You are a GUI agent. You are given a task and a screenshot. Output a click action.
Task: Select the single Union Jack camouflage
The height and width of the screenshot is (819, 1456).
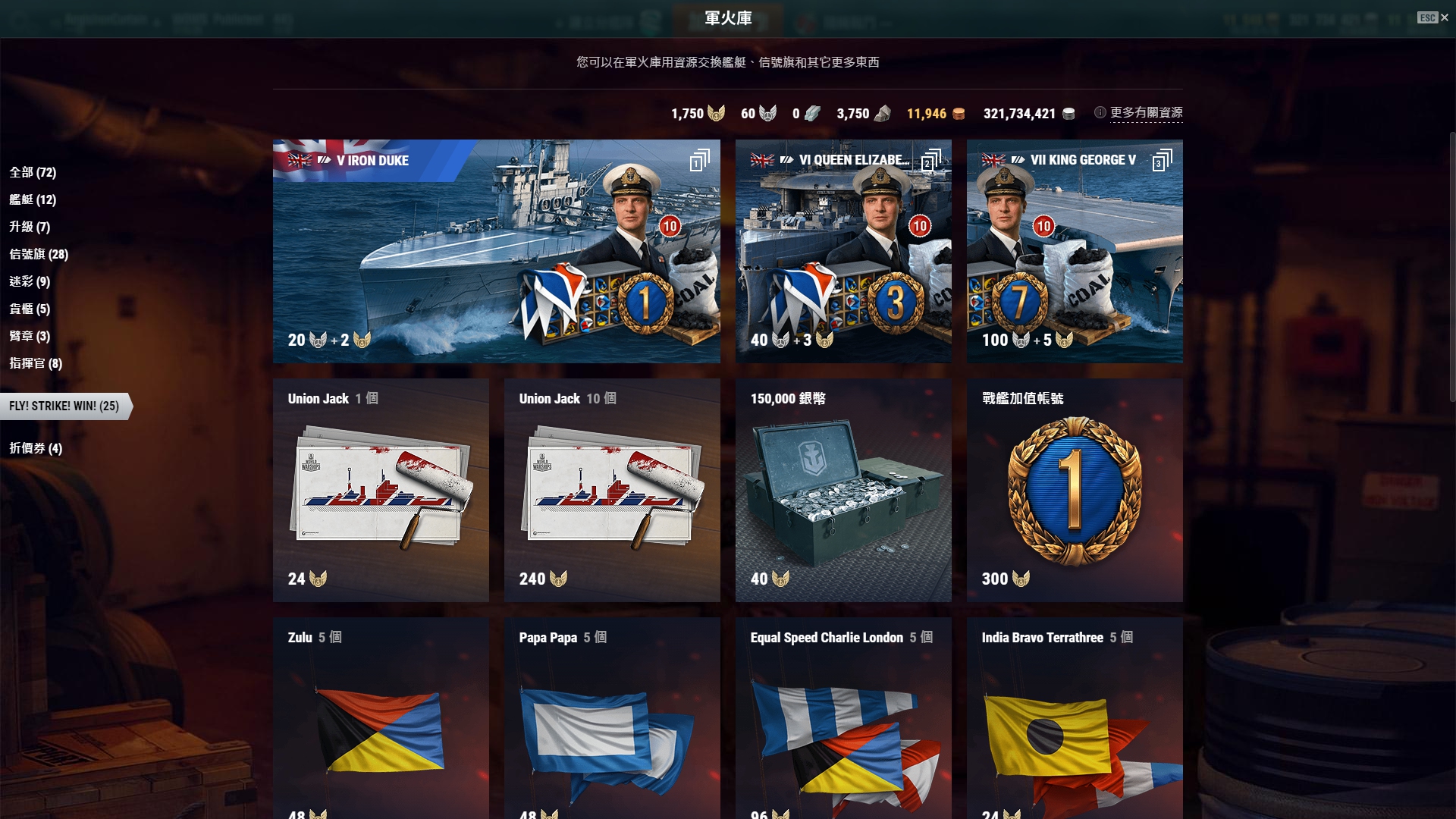point(381,490)
